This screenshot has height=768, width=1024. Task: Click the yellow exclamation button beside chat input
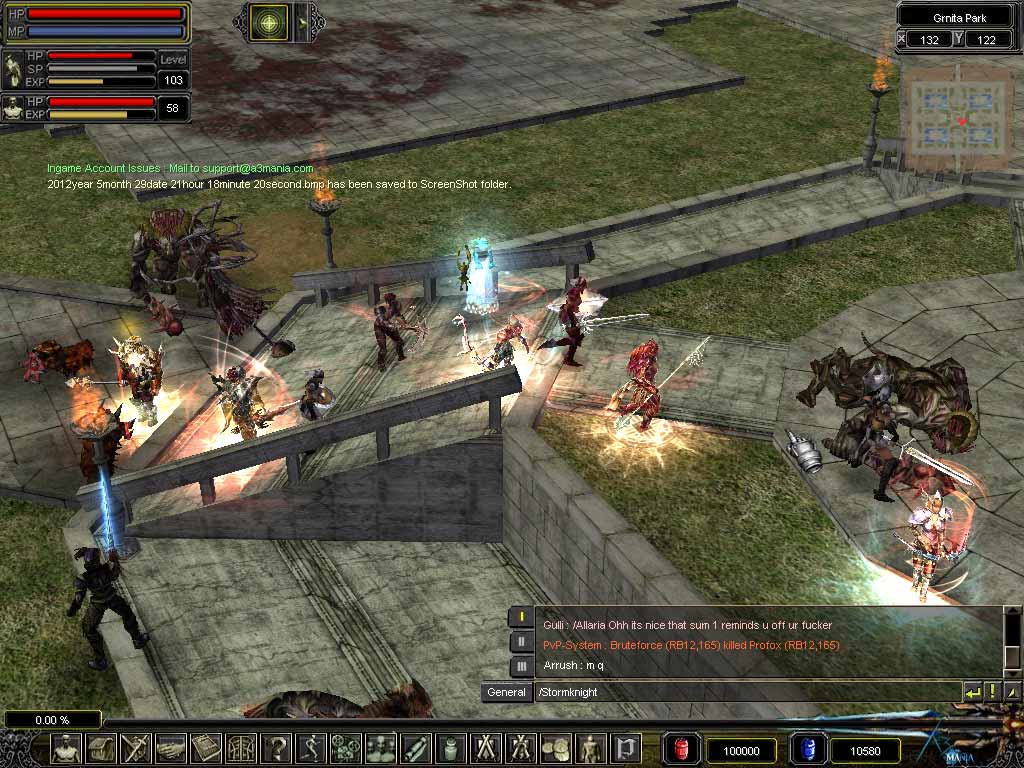coord(993,692)
